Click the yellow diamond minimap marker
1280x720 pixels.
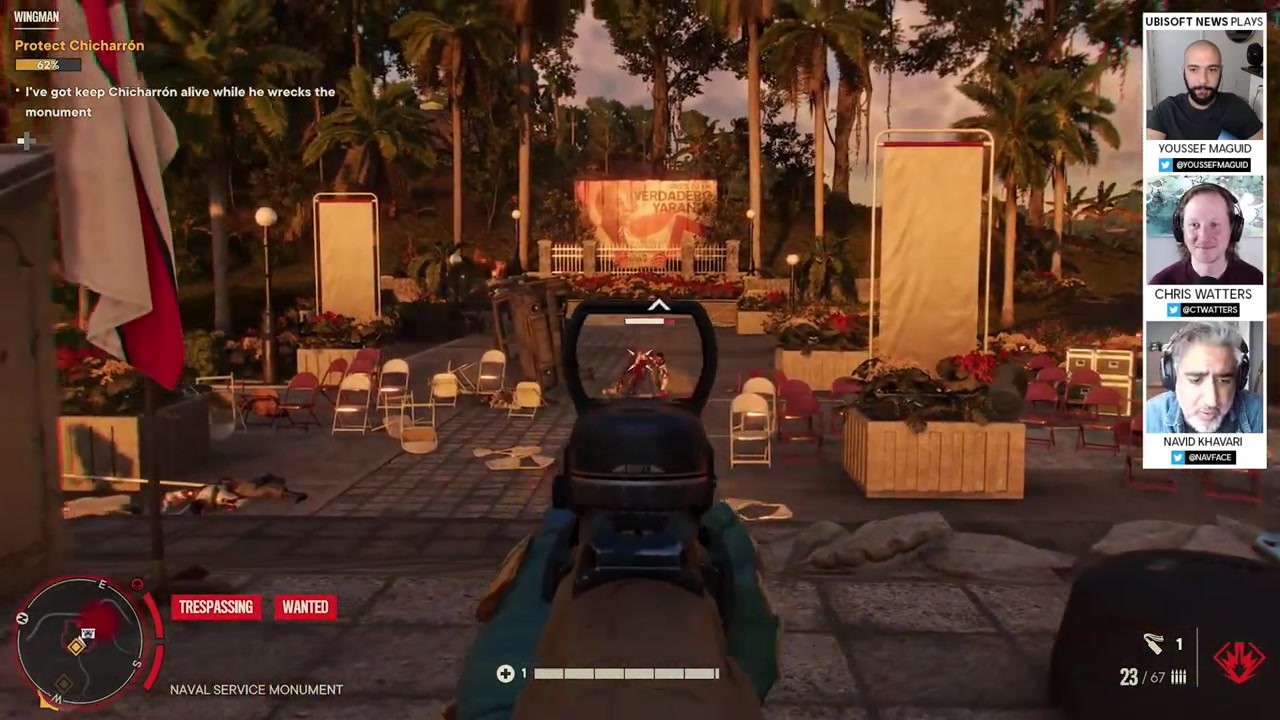pyautogui.click(x=76, y=647)
